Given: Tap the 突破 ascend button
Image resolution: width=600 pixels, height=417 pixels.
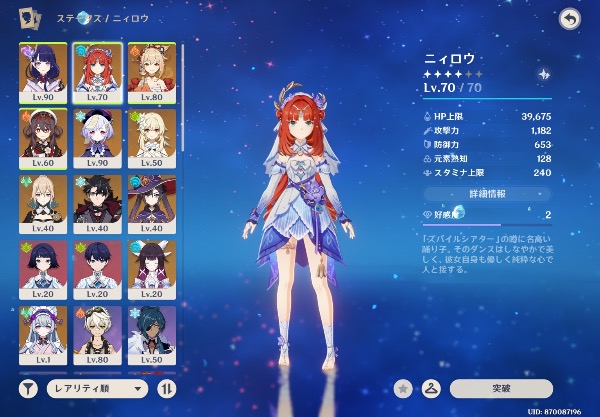Looking at the screenshot, I should tap(501, 388).
